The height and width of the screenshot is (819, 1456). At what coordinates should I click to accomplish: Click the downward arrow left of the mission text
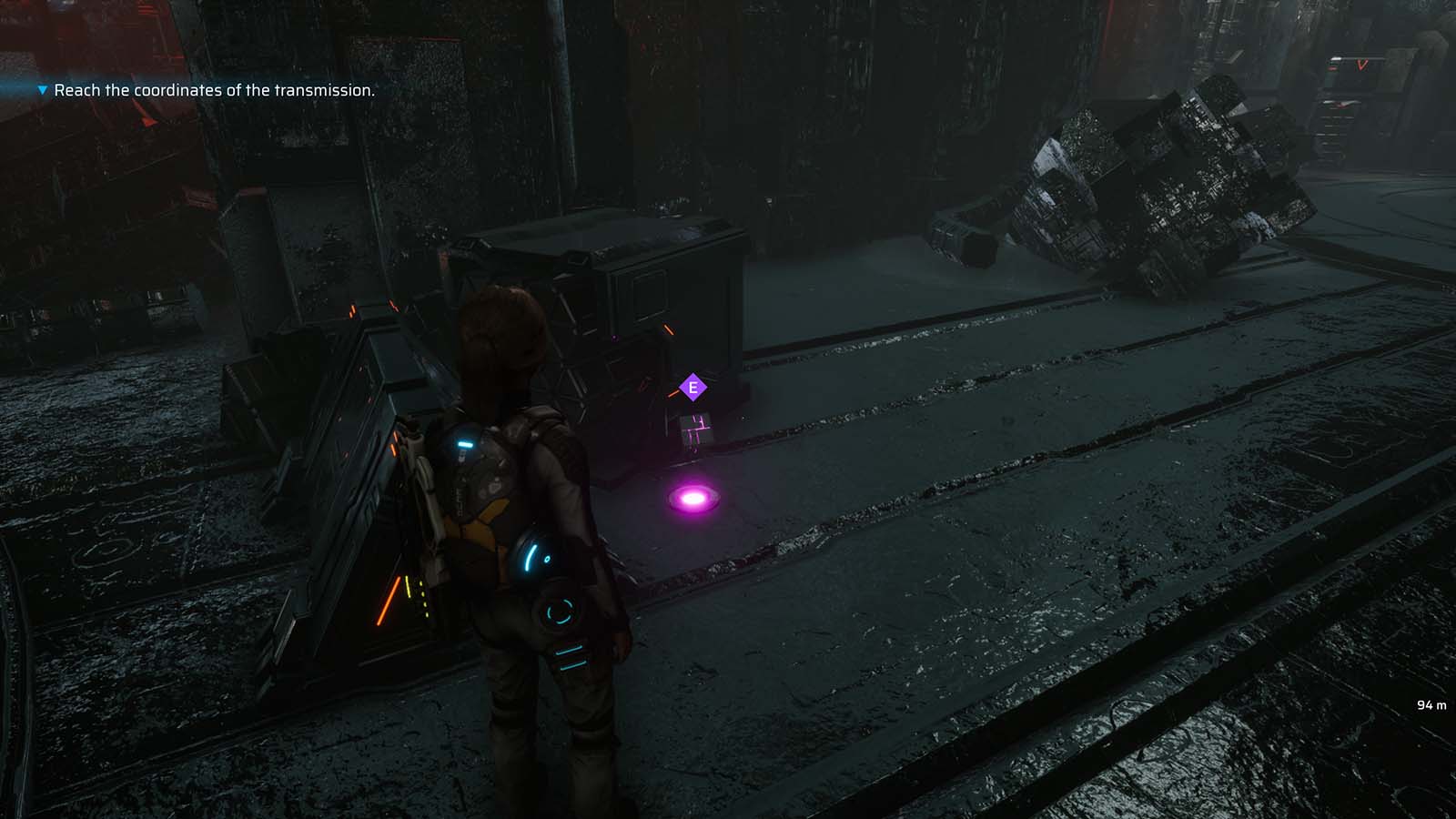(40, 91)
